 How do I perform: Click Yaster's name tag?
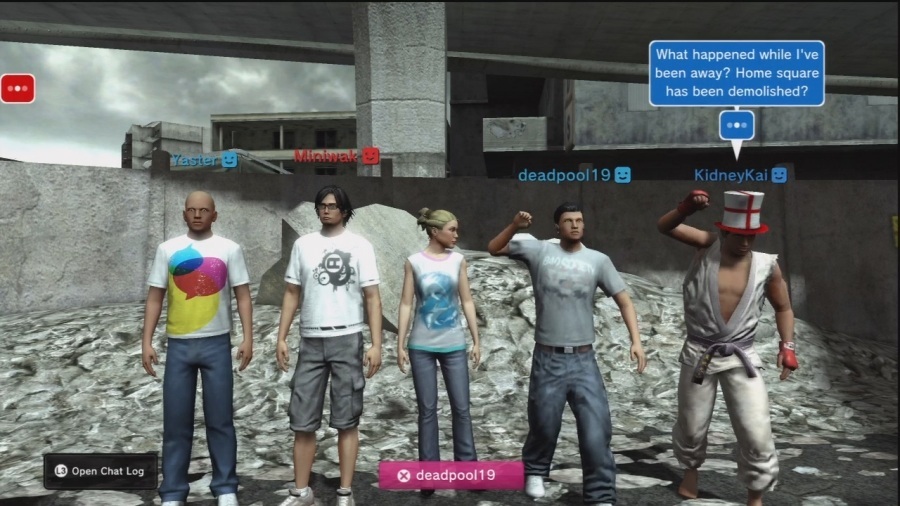tap(204, 159)
